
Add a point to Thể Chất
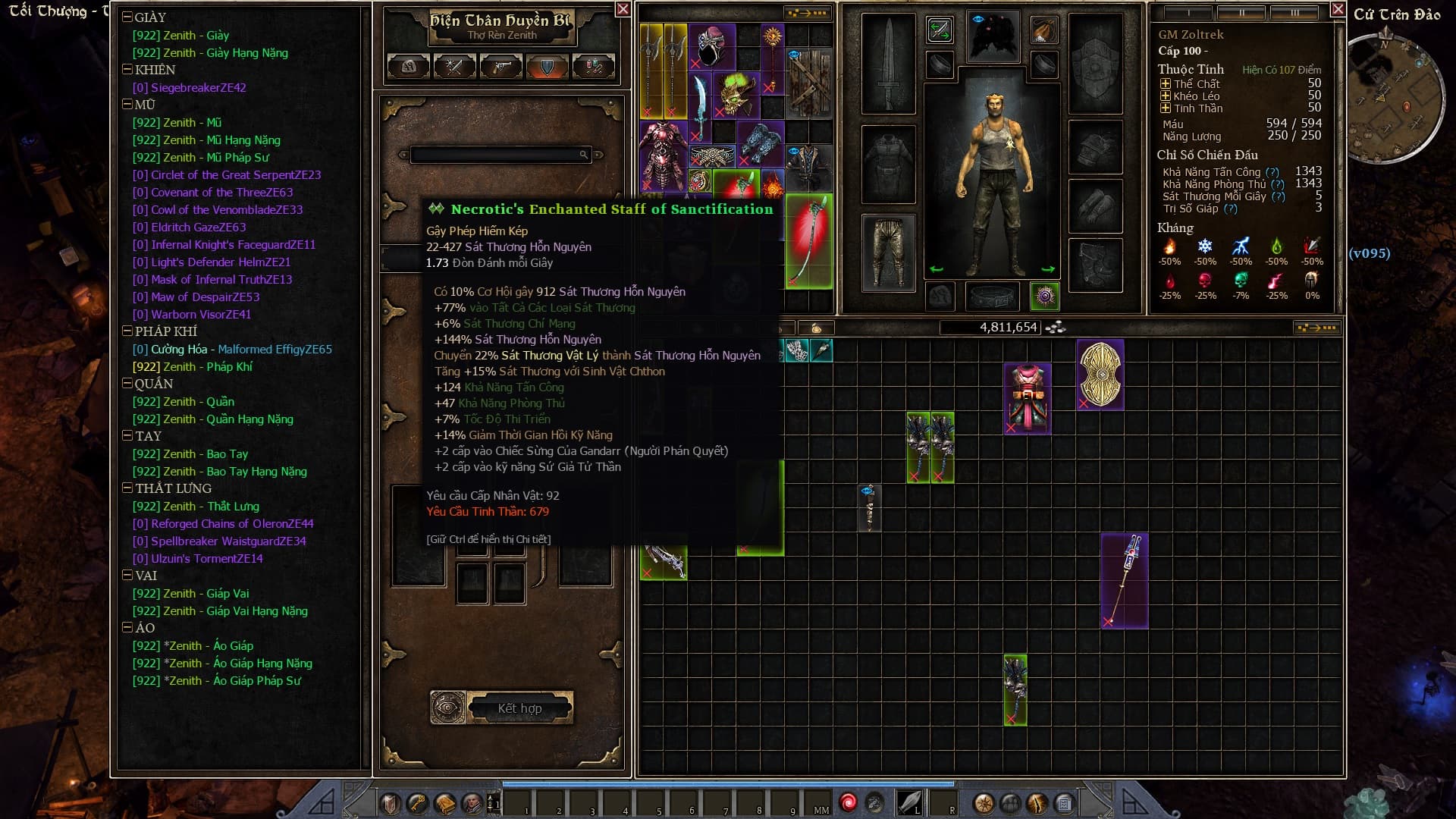point(1166,83)
